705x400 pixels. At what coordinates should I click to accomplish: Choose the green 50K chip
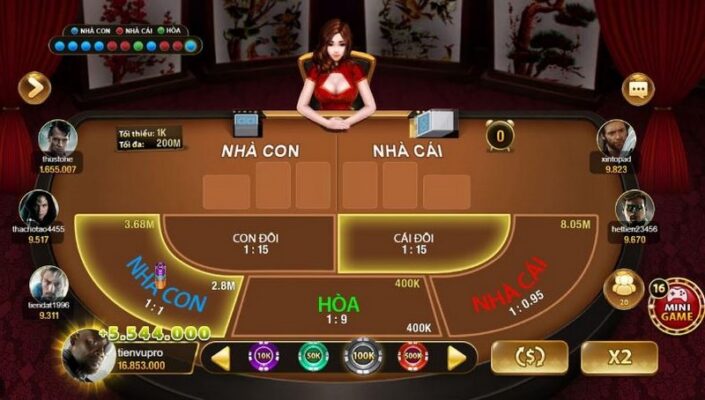tap(312, 356)
